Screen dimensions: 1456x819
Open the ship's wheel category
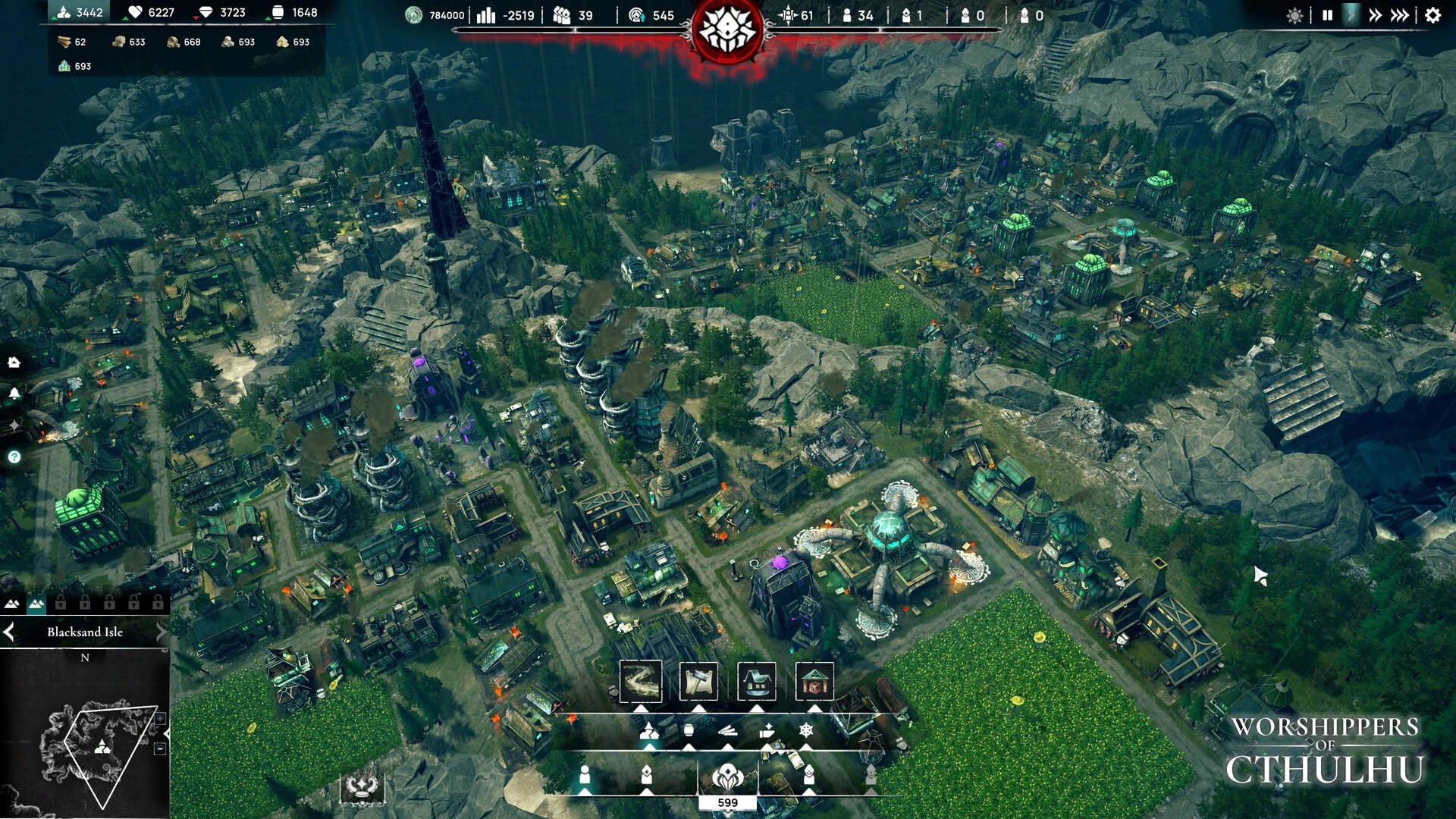coord(806,730)
